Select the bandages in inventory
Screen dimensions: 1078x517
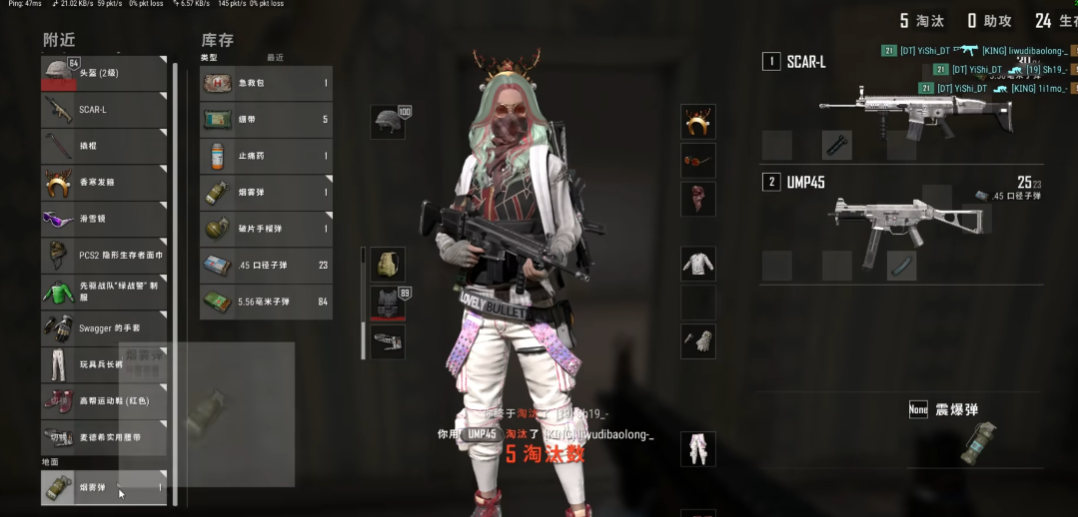[266, 120]
